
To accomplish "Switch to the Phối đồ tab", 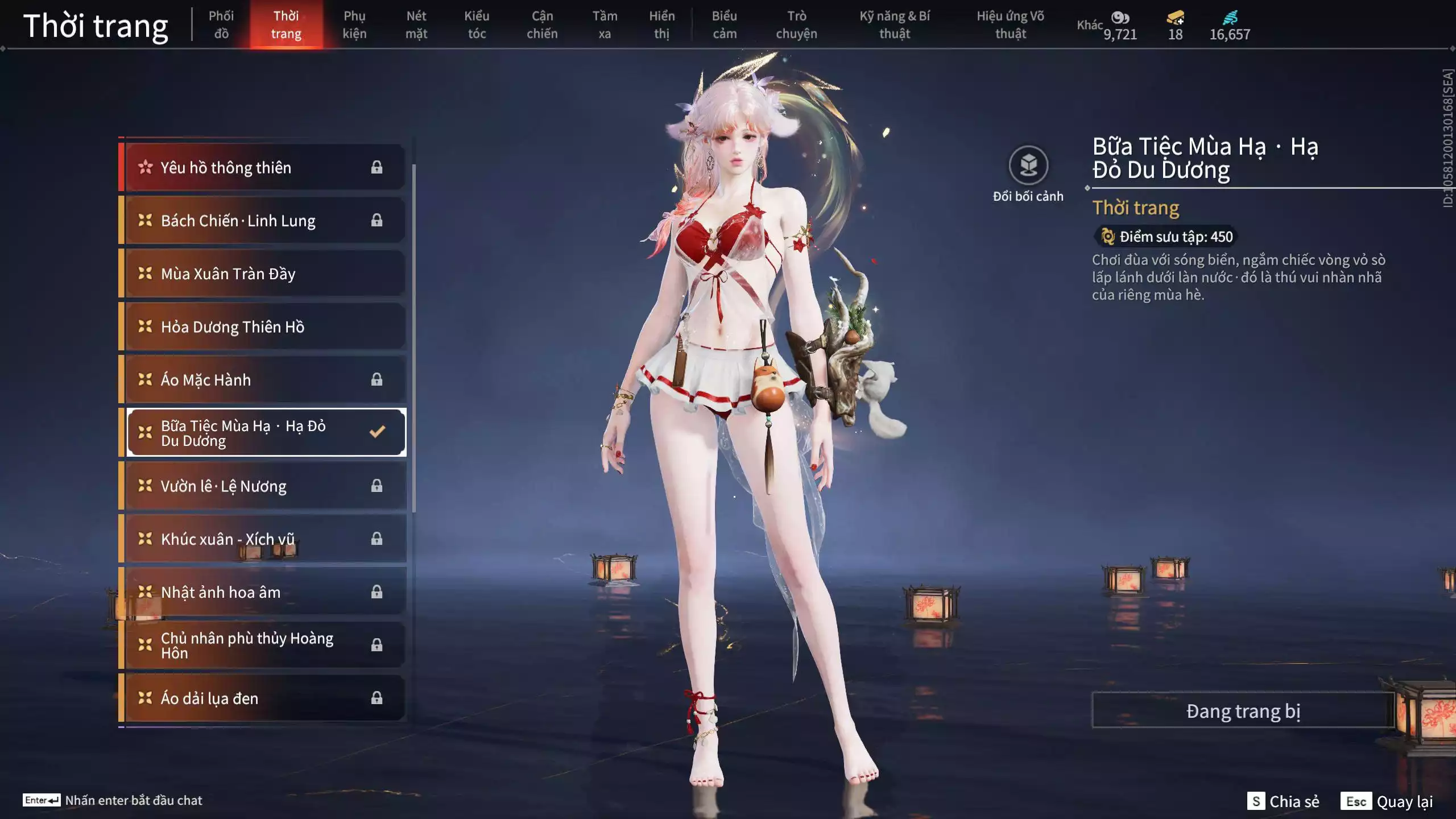I will pyautogui.click(x=221, y=24).
